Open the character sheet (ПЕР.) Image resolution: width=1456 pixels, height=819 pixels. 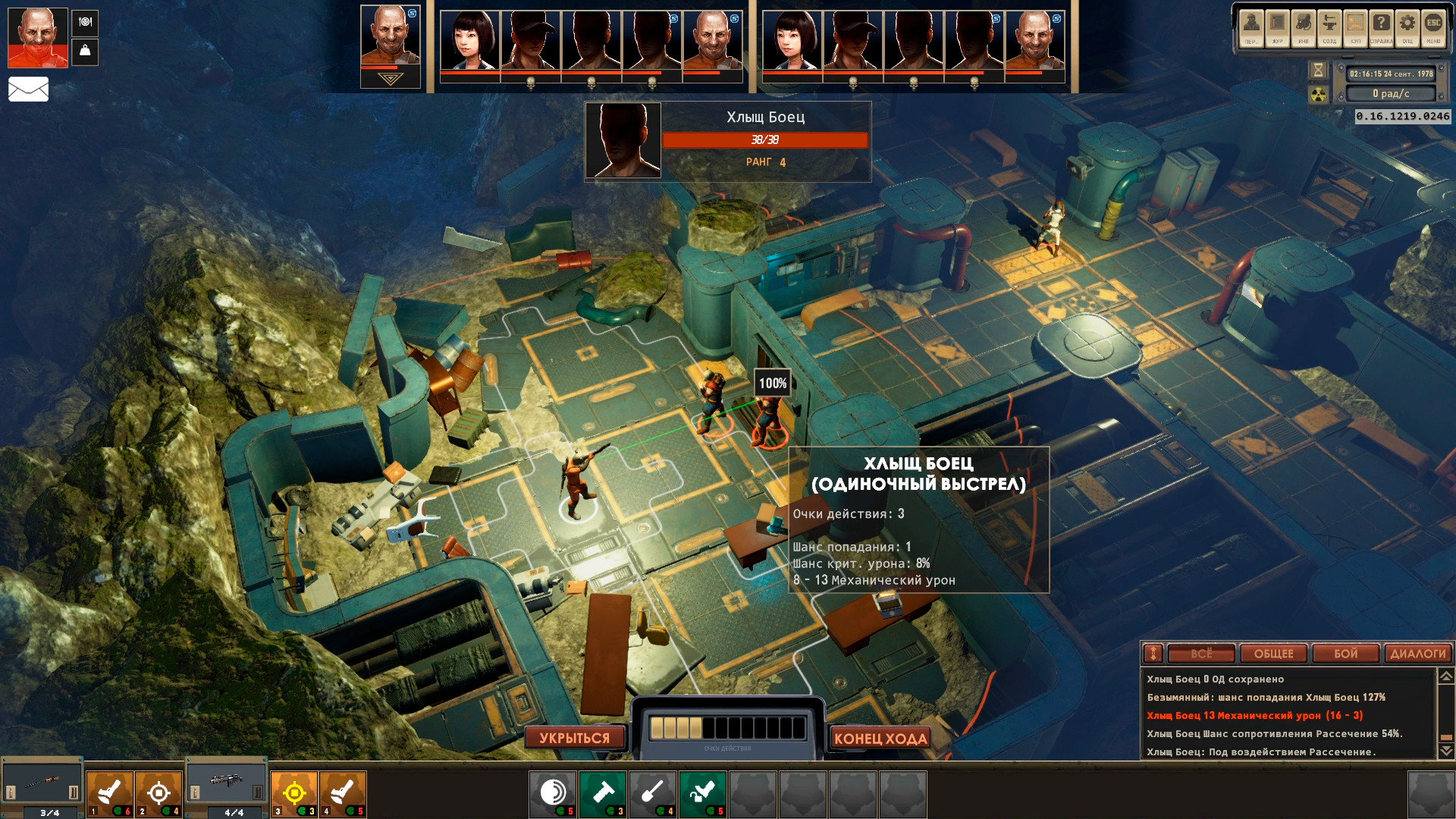click(1251, 27)
